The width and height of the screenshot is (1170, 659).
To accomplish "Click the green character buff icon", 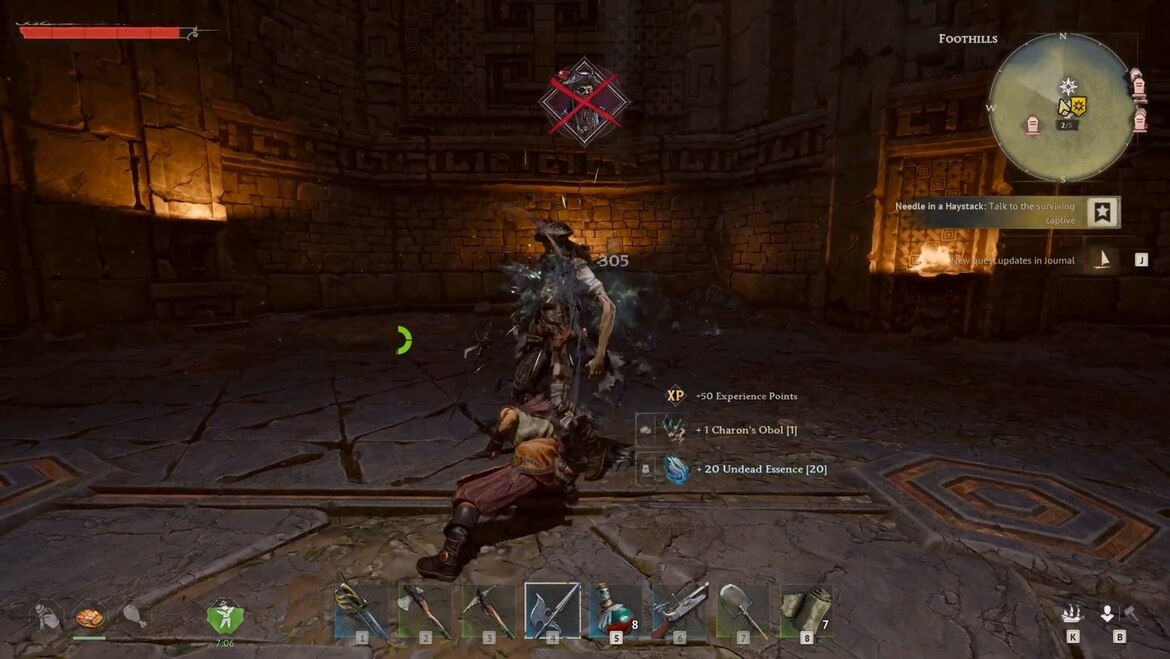I will tap(225, 614).
